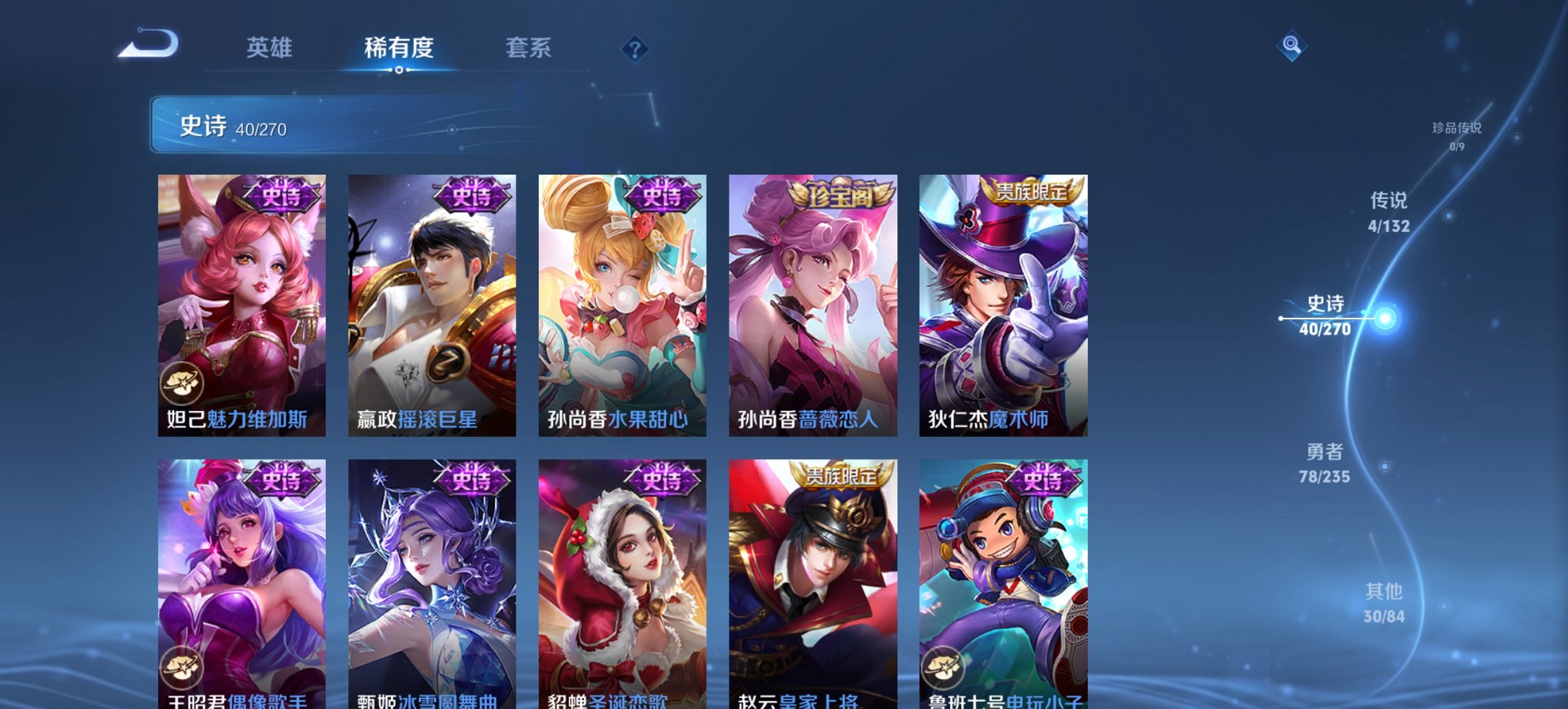Open search using the magnifier icon
Screen dimensions: 1568x709
pos(1290,45)
